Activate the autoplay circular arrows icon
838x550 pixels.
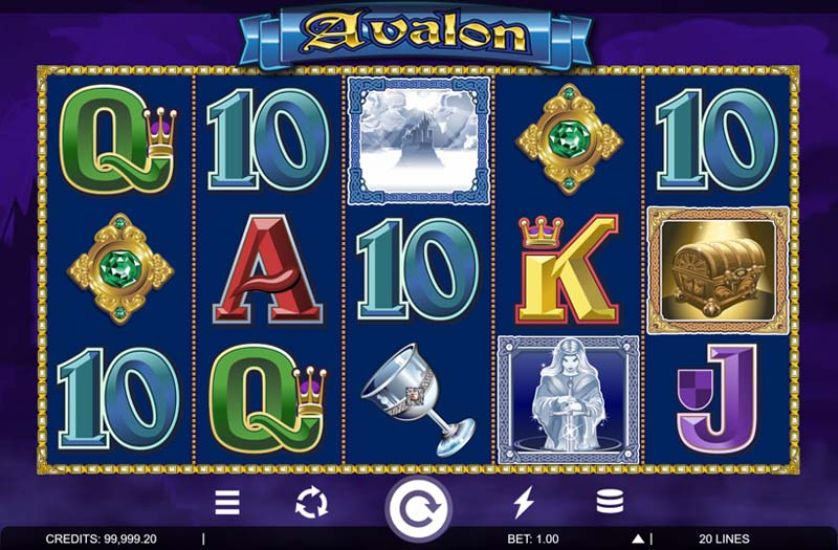click(x=311, y=502)
